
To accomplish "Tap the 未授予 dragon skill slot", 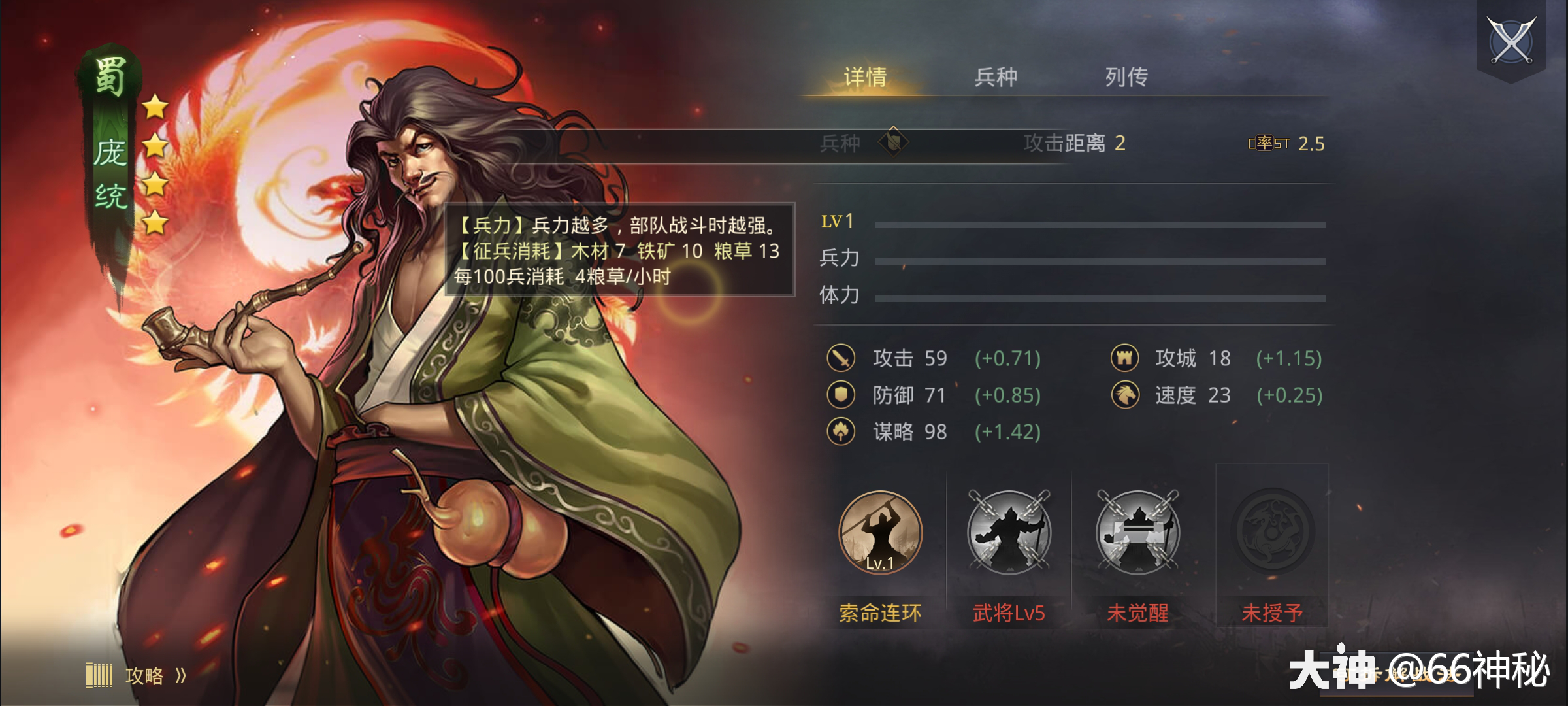I will click(x=1271, y=533).
